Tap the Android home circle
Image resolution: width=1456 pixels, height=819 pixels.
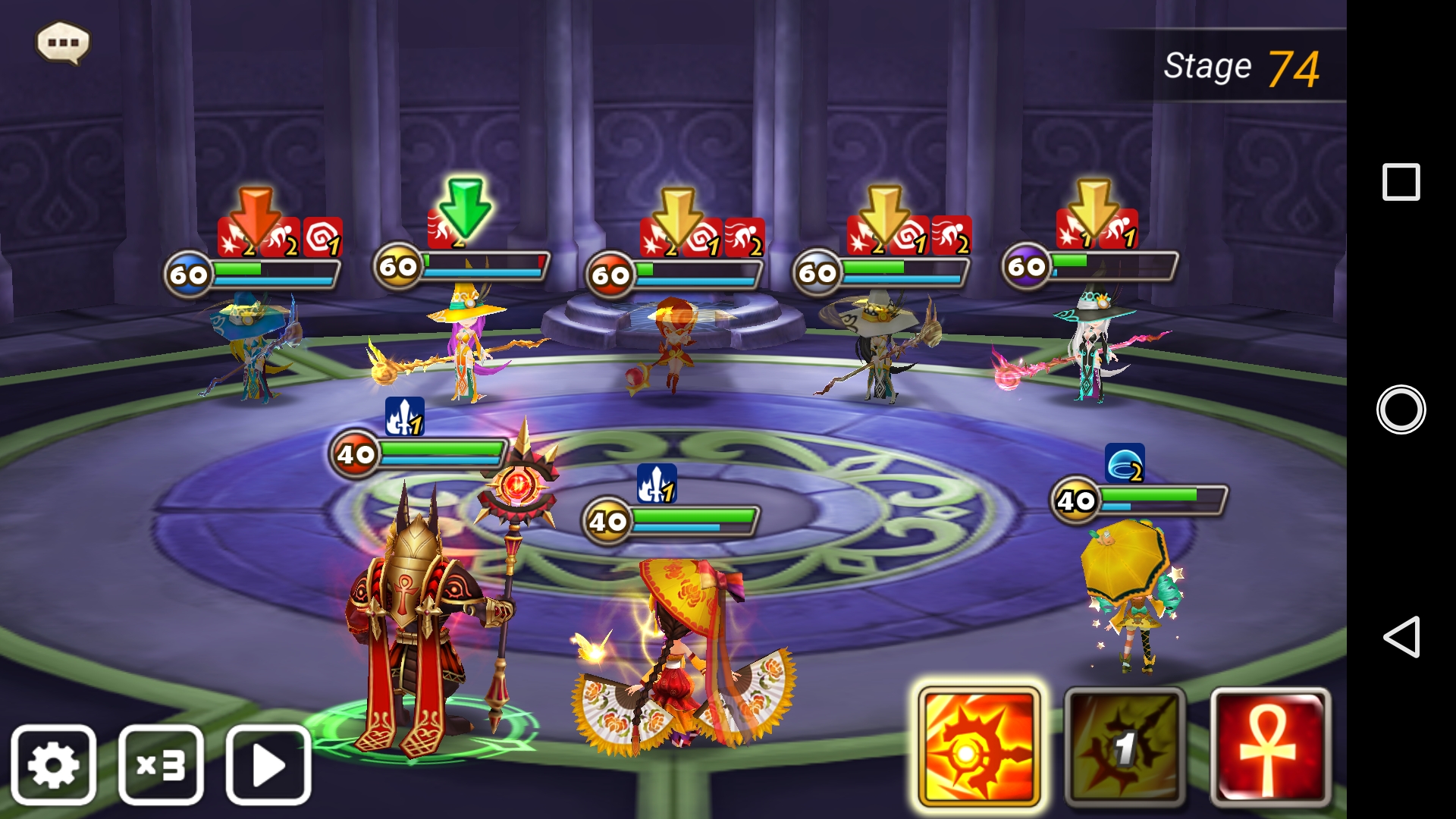[x=1401, y=409]
